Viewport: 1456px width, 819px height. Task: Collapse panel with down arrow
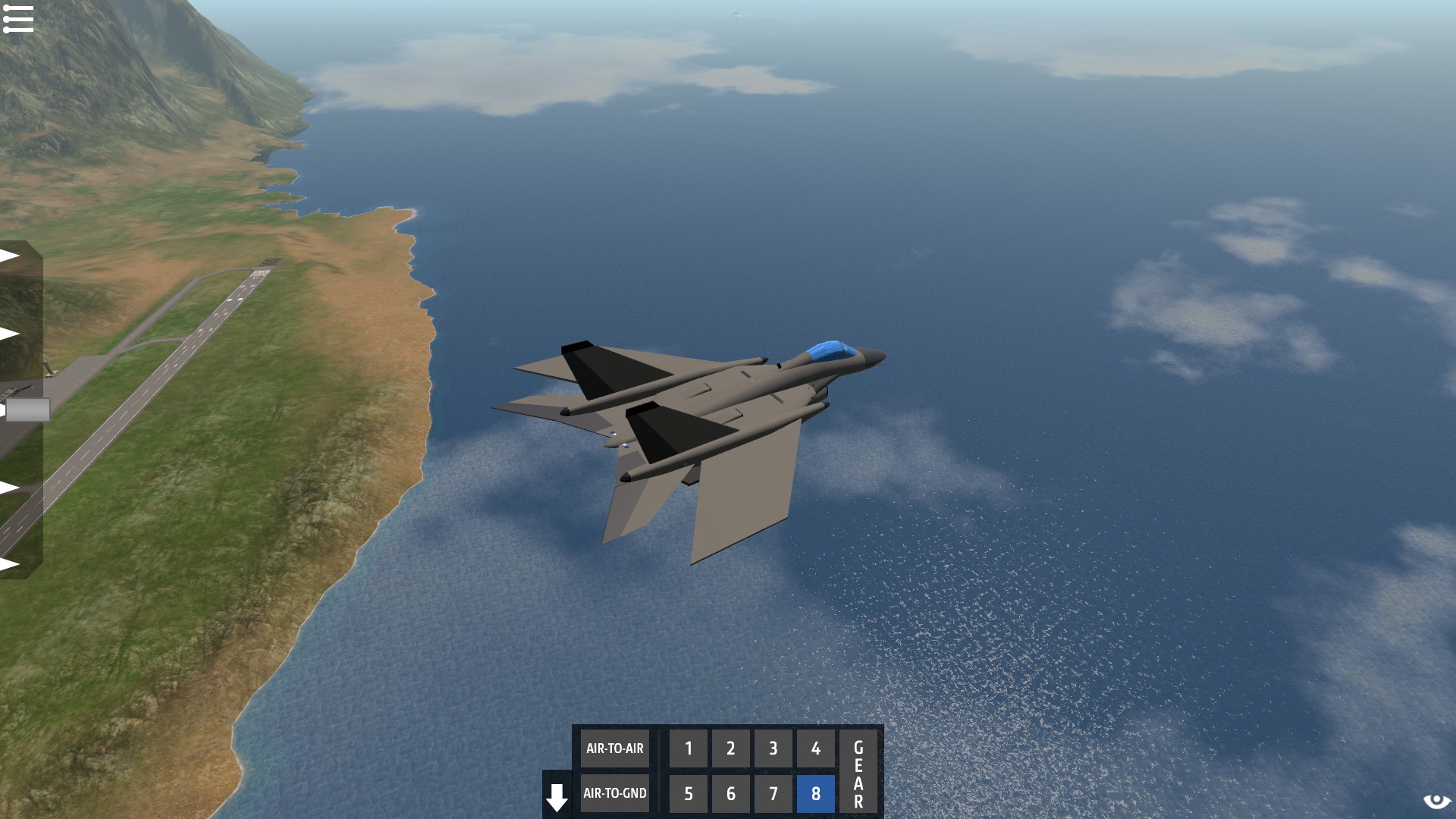point(557,797)
